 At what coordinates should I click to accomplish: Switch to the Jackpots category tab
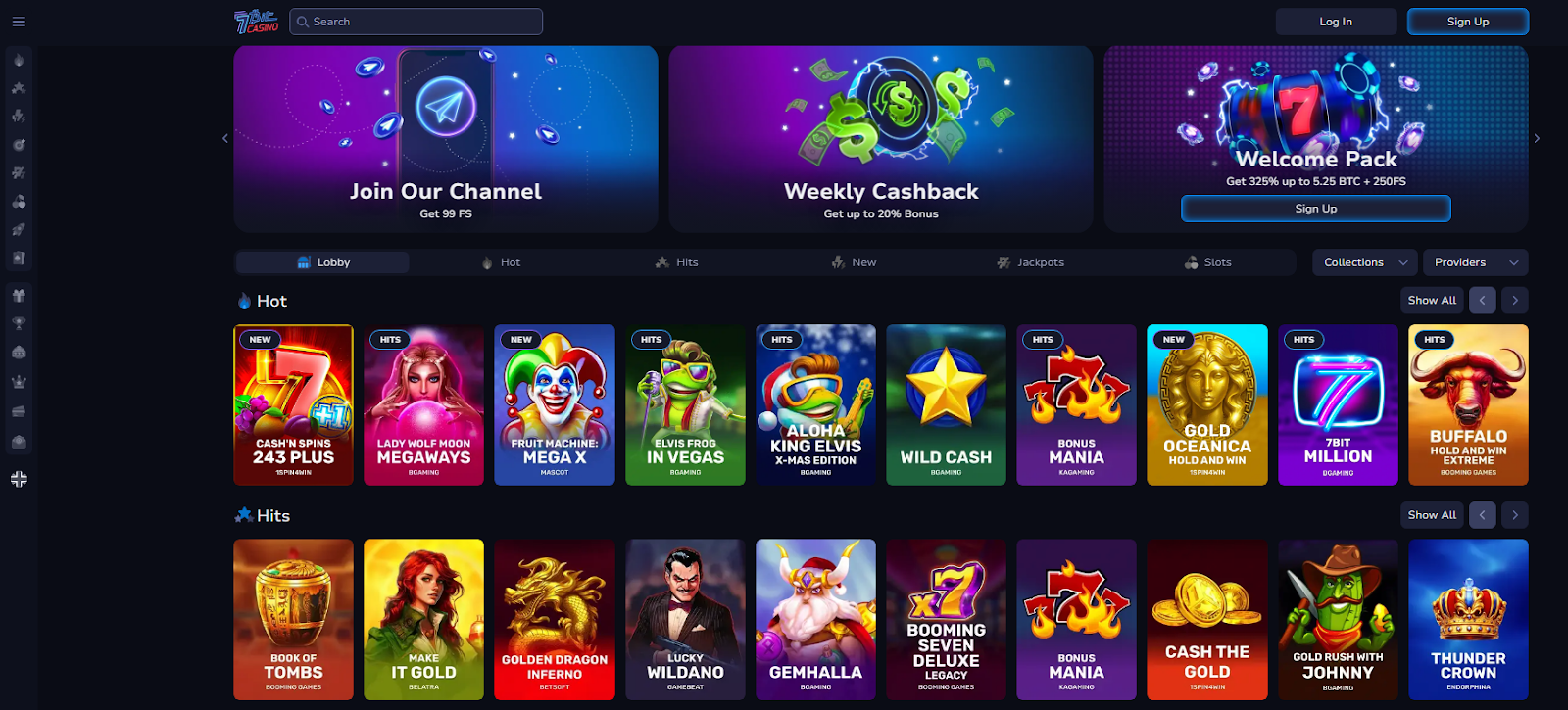(x=1031, y=261)
